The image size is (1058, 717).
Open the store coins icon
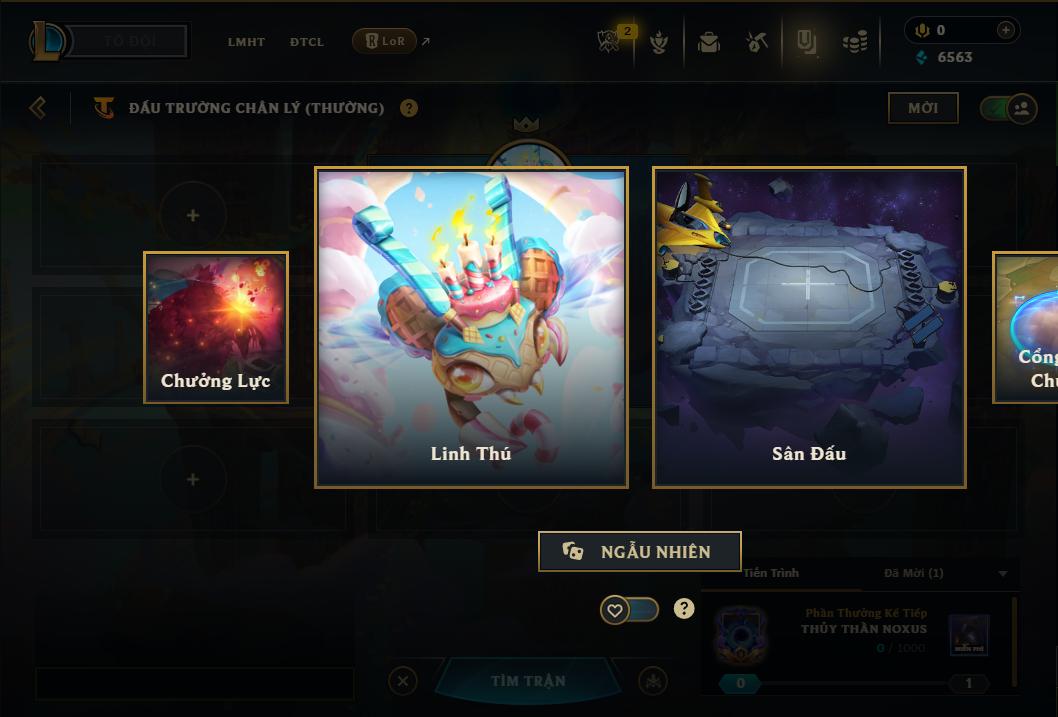[854, 42]
